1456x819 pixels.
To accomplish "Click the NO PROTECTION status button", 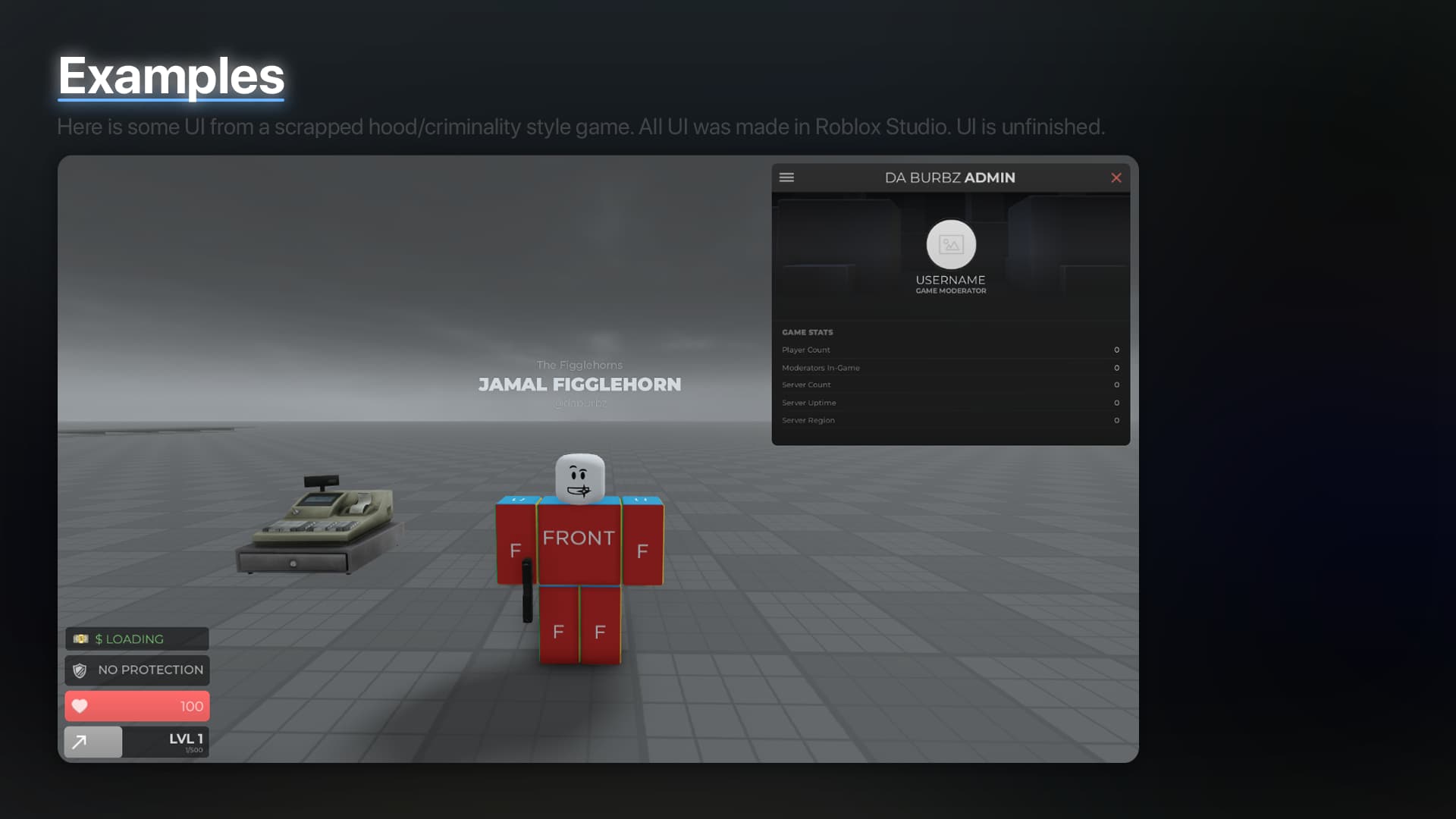I will pyautogui.click(x=136, y=670).
